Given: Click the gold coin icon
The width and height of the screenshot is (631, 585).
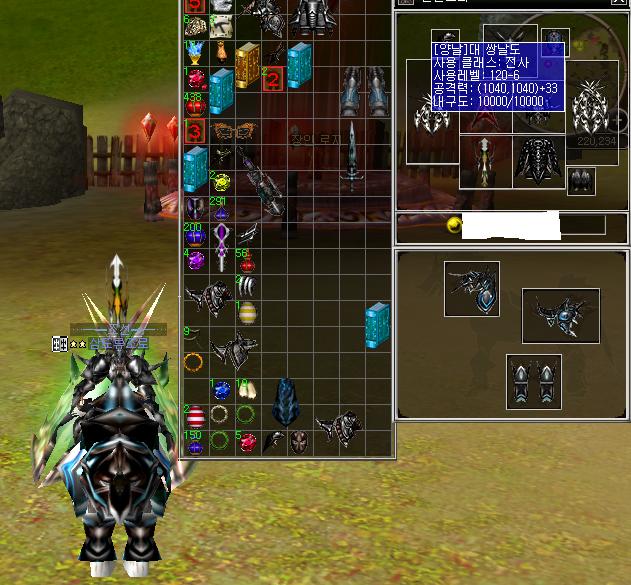Looking at the screenshot, I should (x=452, y=226).
